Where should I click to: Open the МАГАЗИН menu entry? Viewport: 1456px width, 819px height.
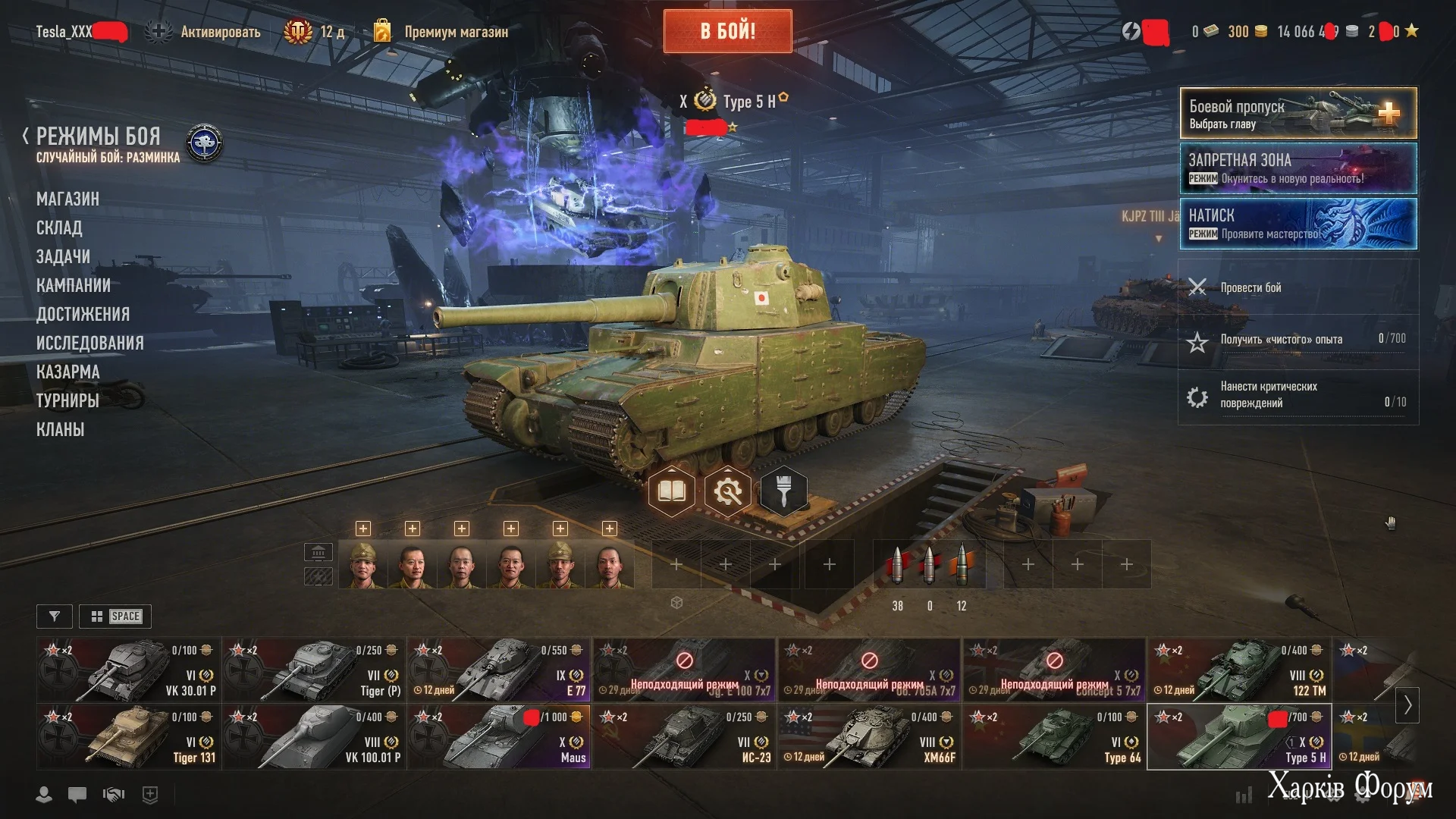point(67,199)
